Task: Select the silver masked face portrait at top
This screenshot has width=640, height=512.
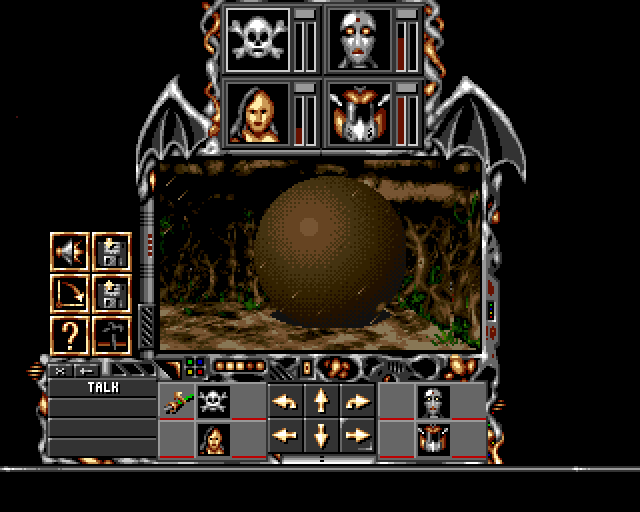Action: coord(357,39)
